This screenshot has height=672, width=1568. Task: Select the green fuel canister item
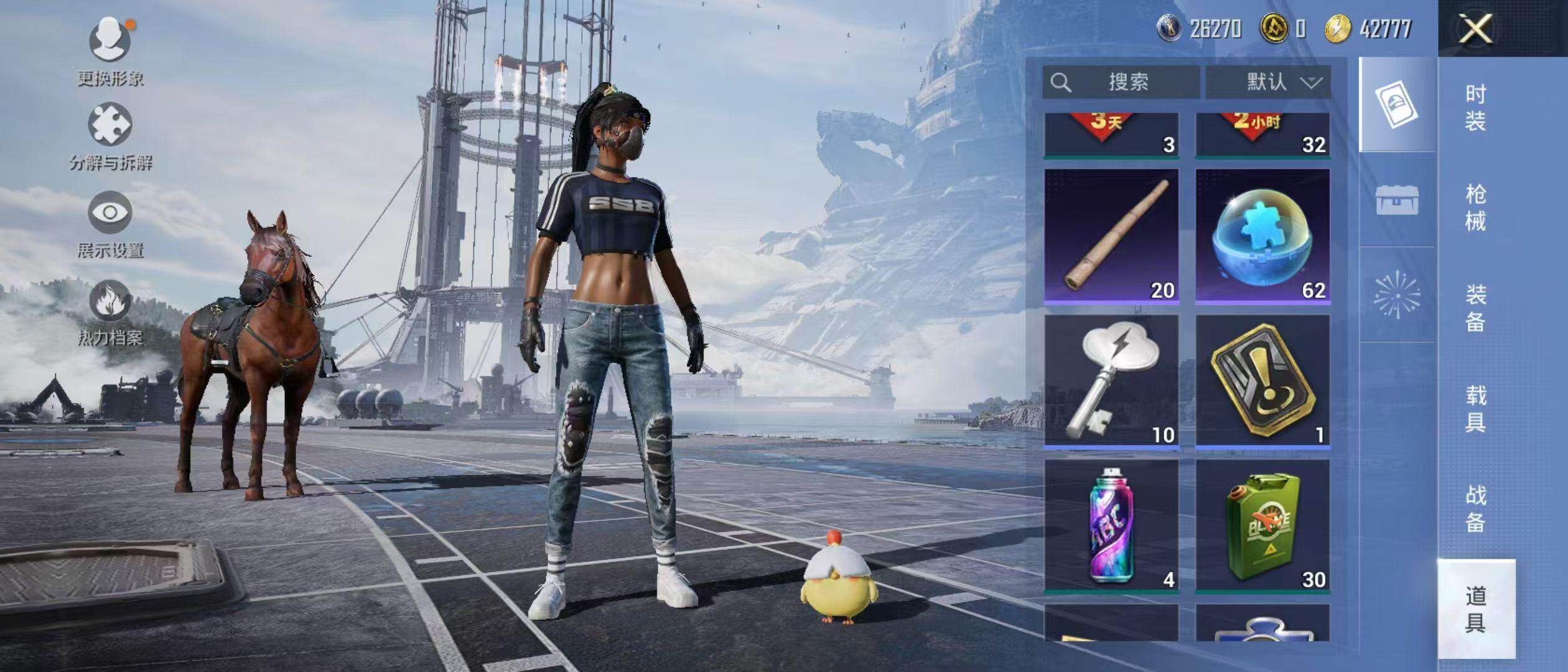(x=1262, y=526)
